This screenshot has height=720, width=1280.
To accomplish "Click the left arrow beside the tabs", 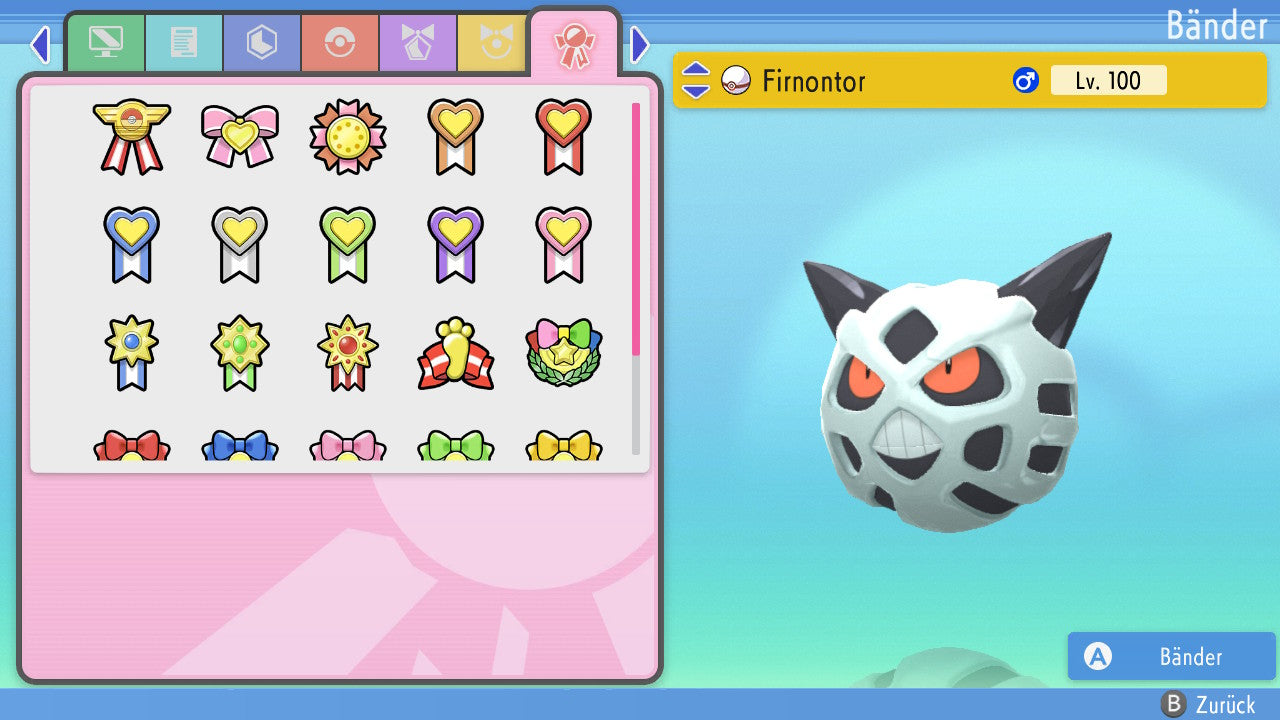I will (x=40, y=45).
